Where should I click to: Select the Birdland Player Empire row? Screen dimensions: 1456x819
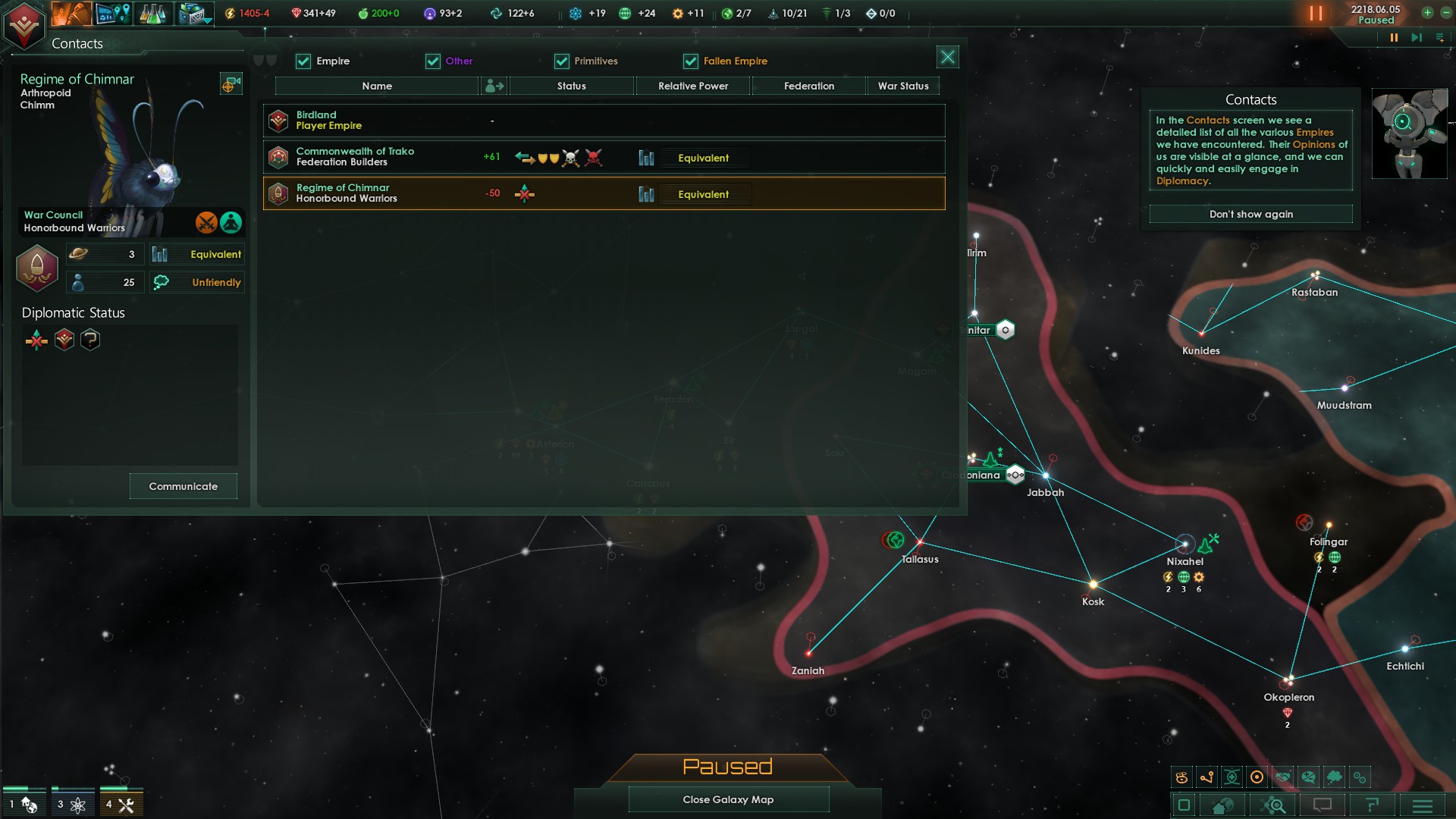tap(604, 121)
